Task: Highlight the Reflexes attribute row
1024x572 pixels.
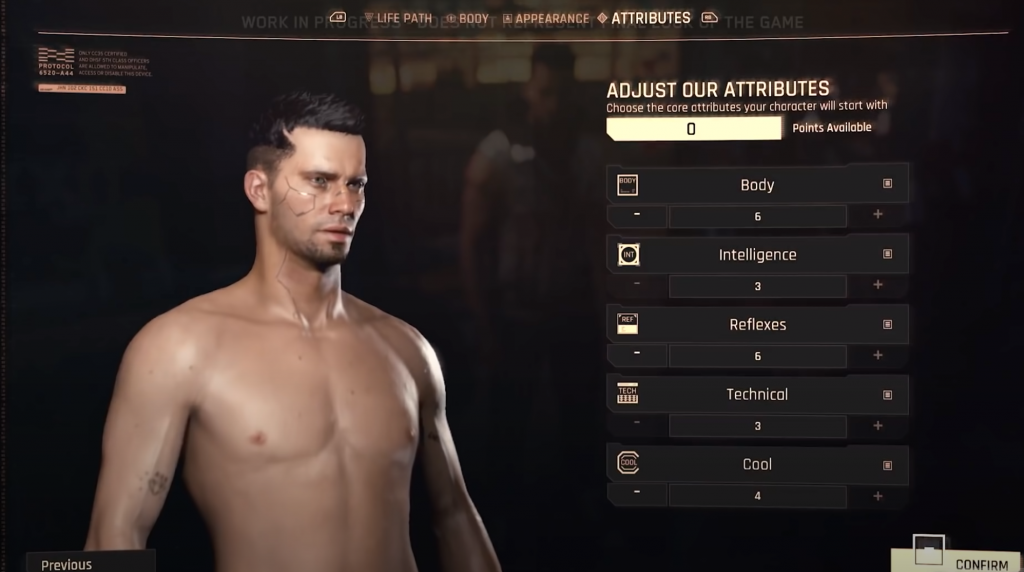Action: (757, 324)
